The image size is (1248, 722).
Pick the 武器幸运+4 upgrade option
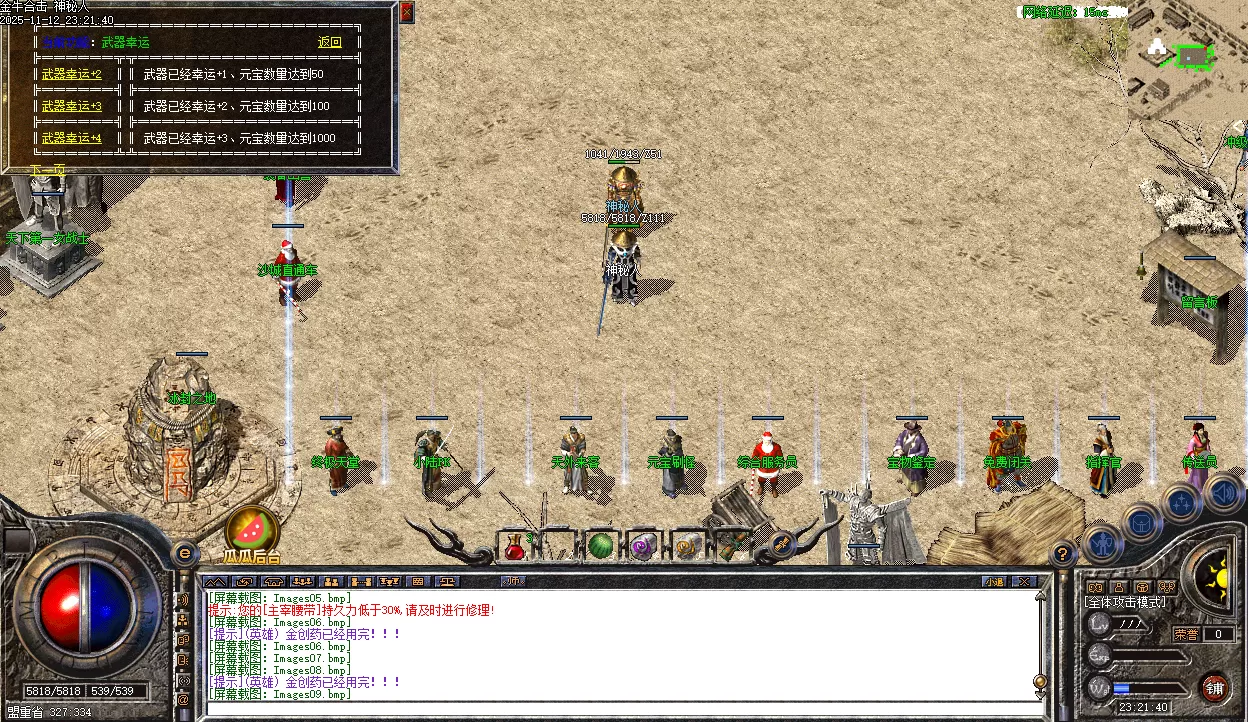[x=72, y=138]
